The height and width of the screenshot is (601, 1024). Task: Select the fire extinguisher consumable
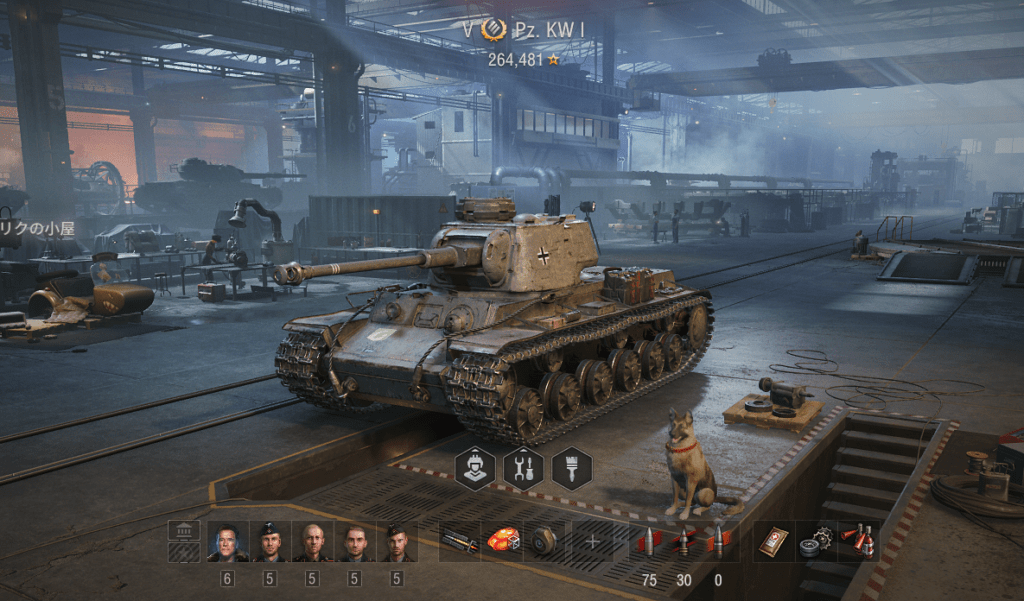[x=859, y=542]
